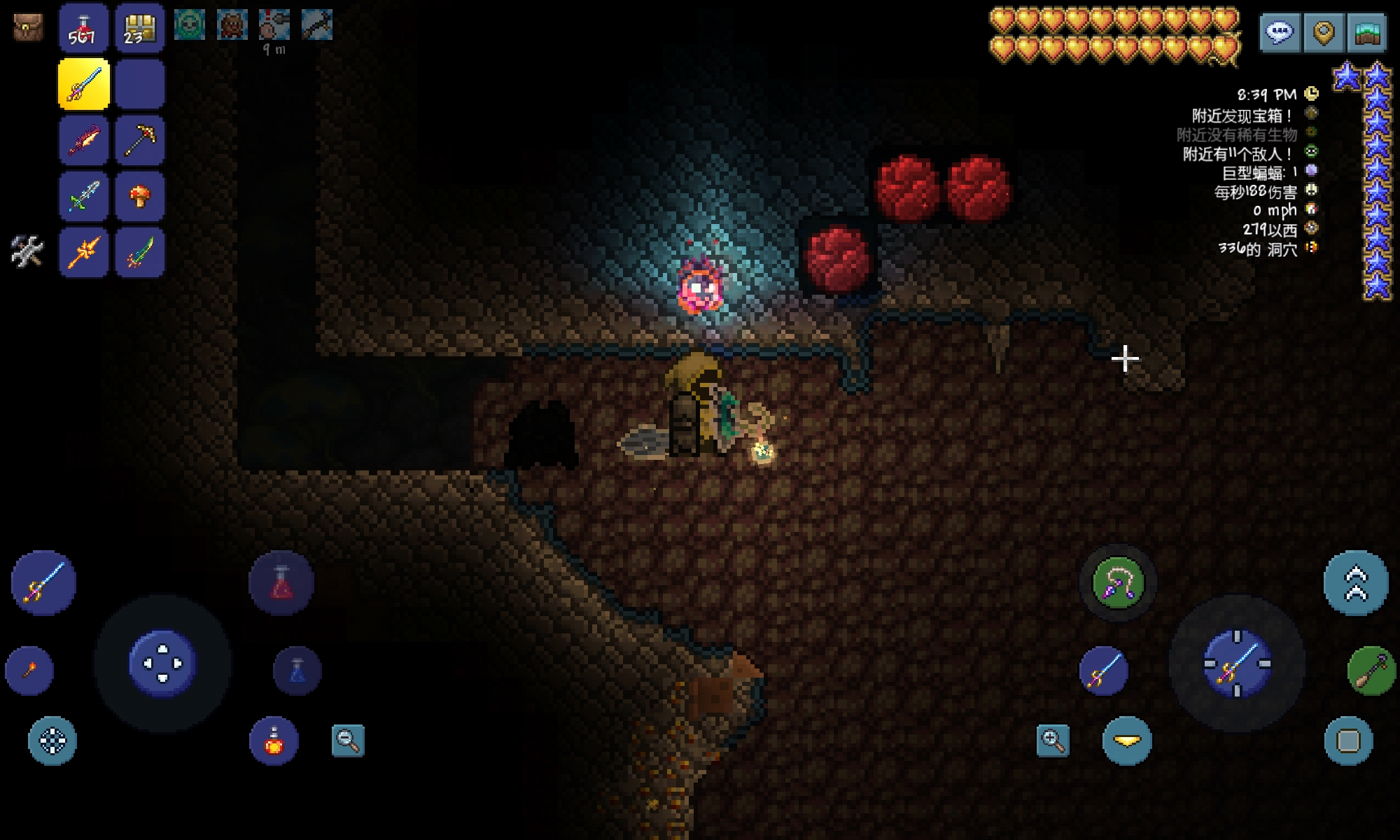Open the crossed wrench and hammer settings
This screenshot has height=840, width=1400.
(x=27, y=251)
